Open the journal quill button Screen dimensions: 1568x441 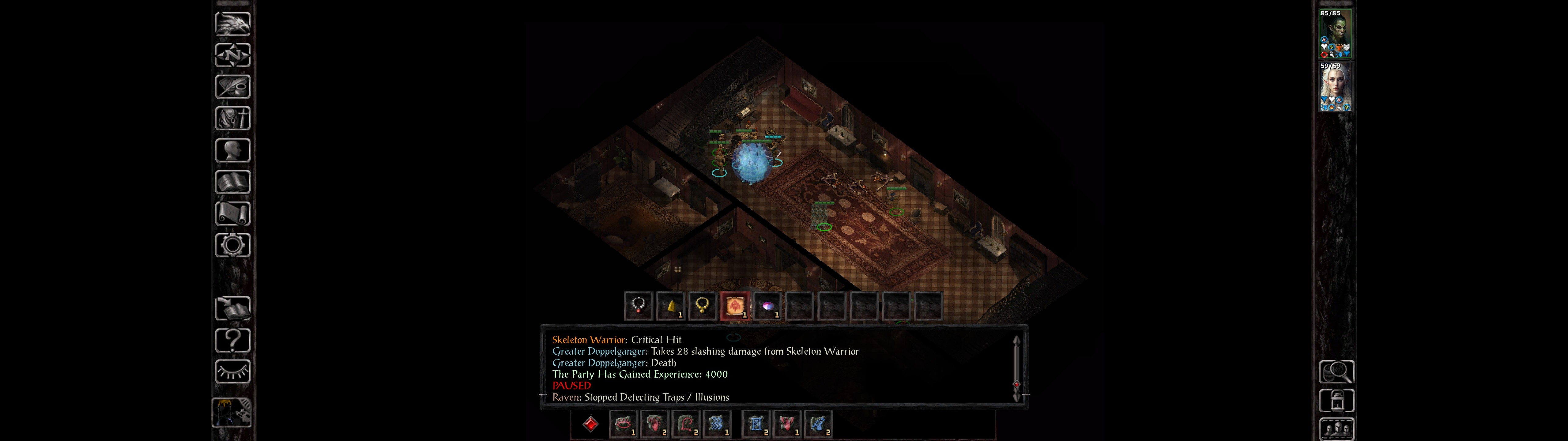click(232, 86)
